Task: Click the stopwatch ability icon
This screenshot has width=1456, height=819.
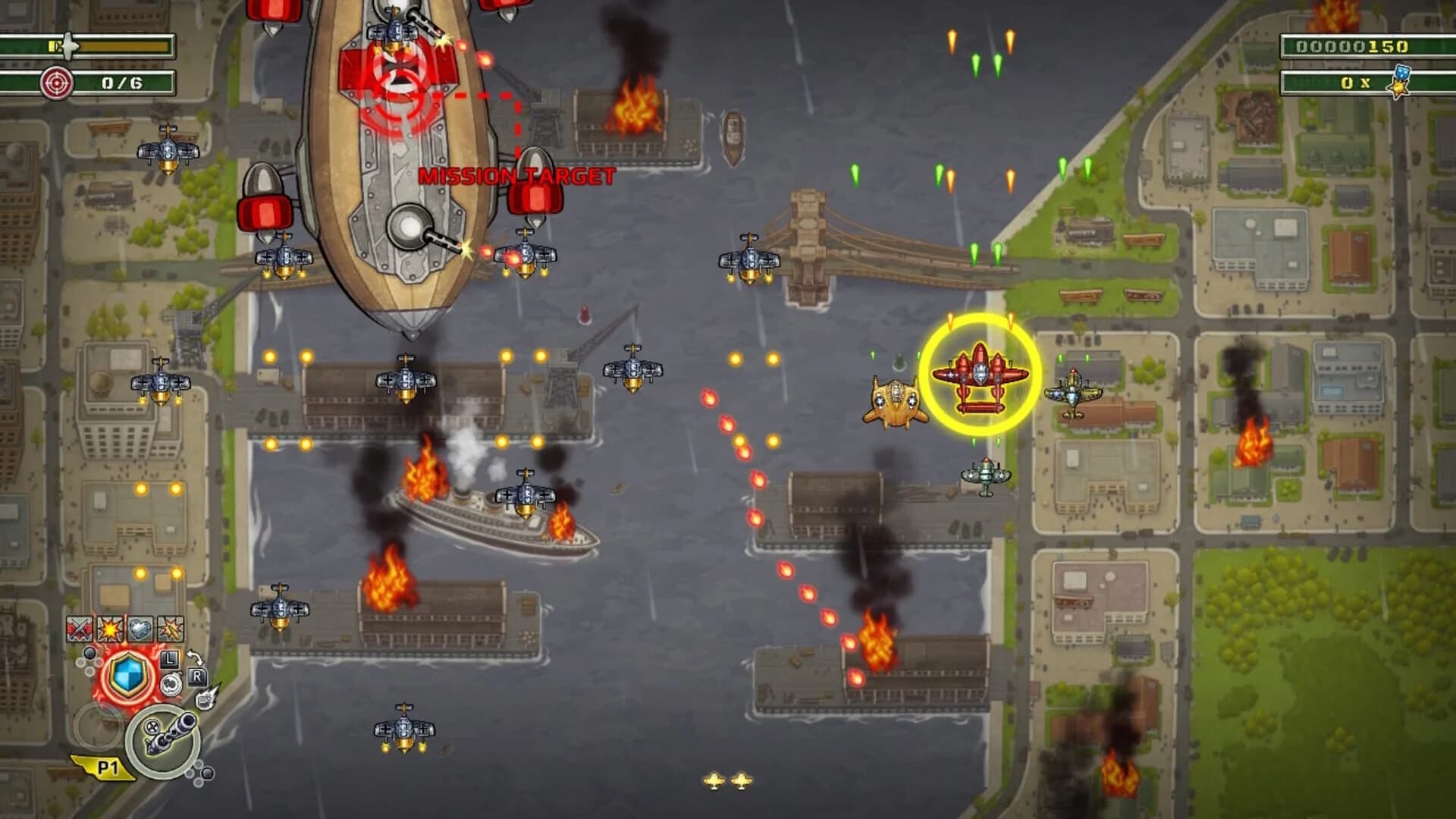Action: click(171, 685)
